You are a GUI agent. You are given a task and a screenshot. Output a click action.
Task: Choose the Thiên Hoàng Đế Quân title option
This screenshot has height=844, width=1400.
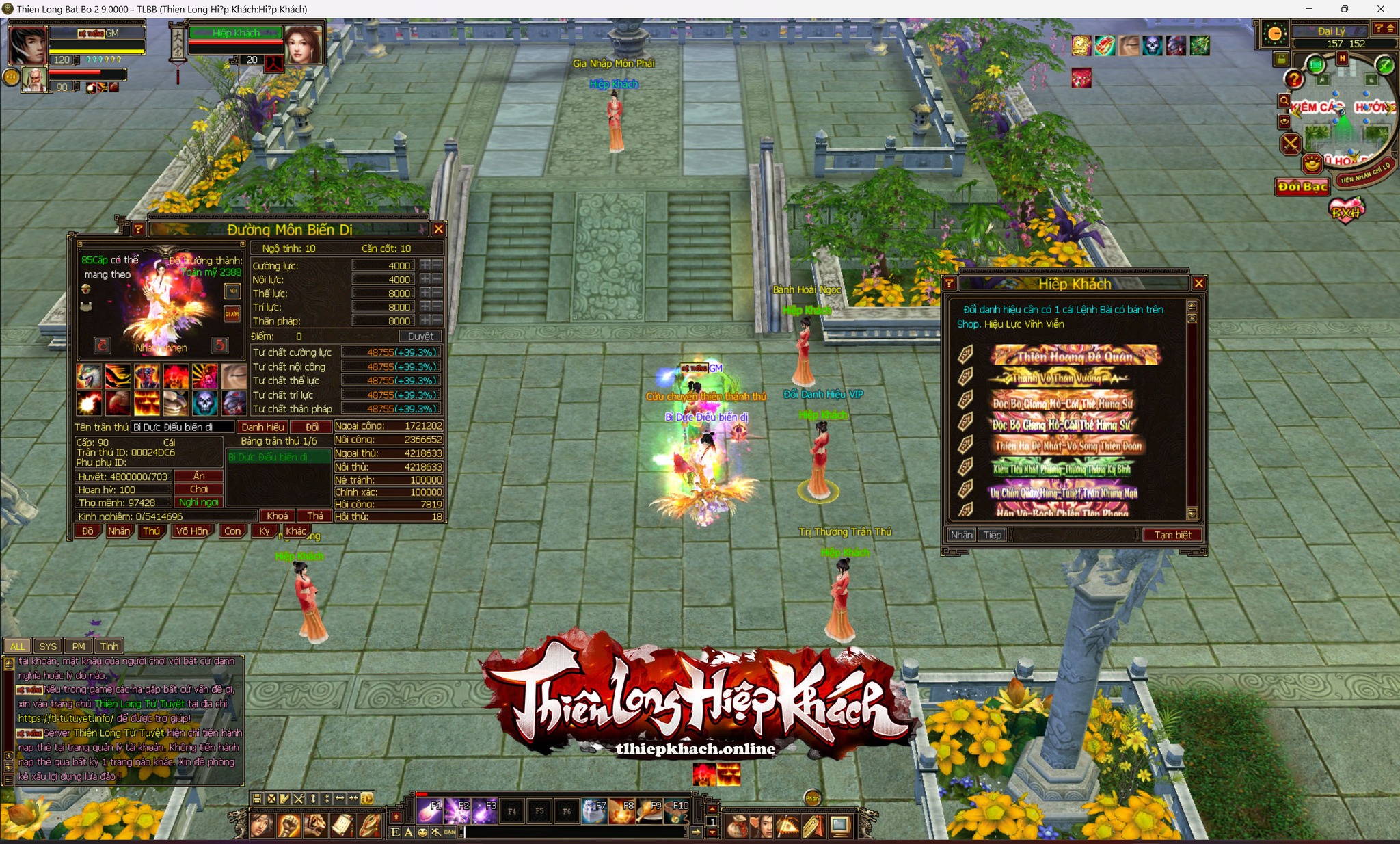click(1074, 356)
